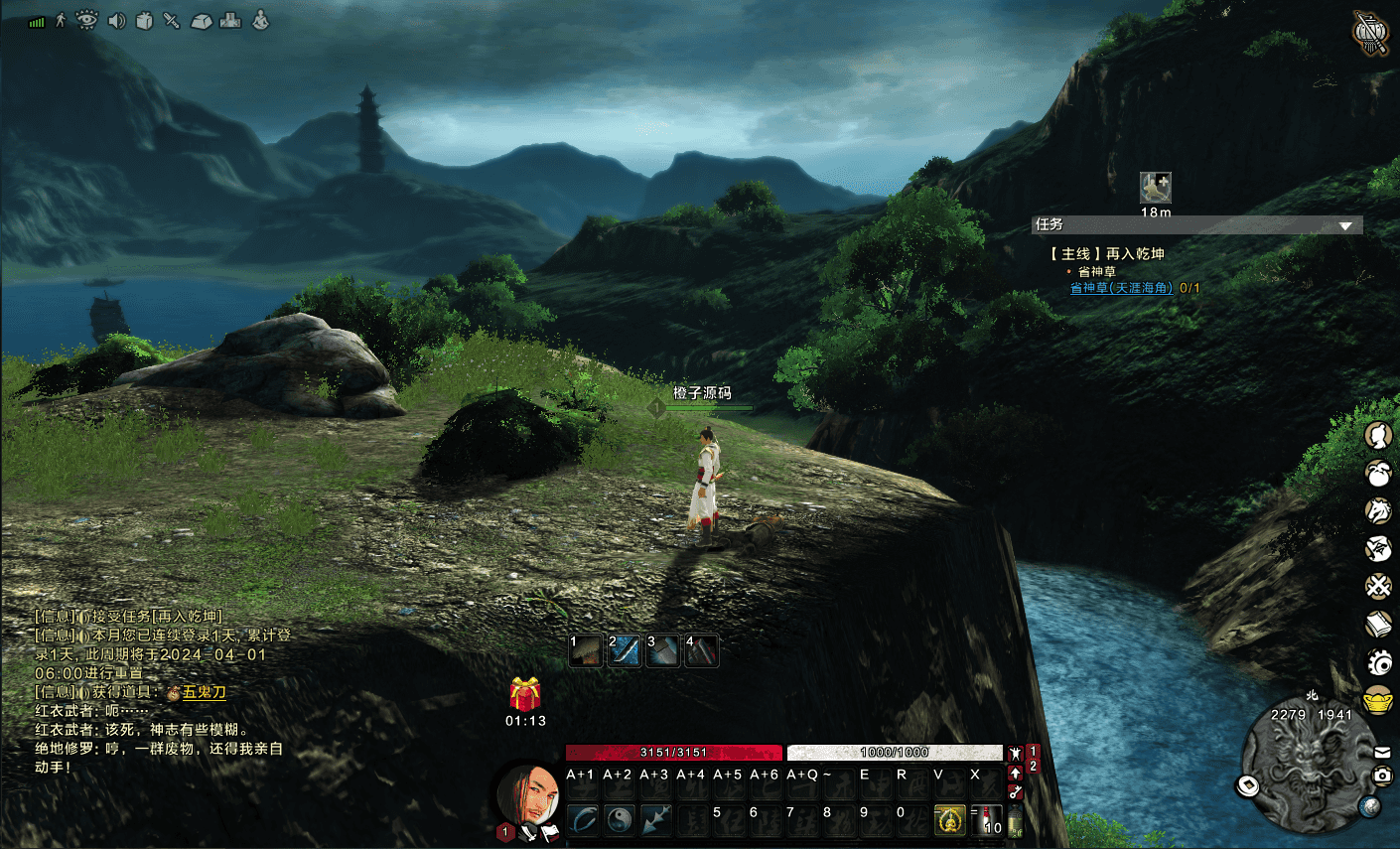The image size is (1400, 849).
Task: Activate the golden meditating figure skill
Action: 950,820
